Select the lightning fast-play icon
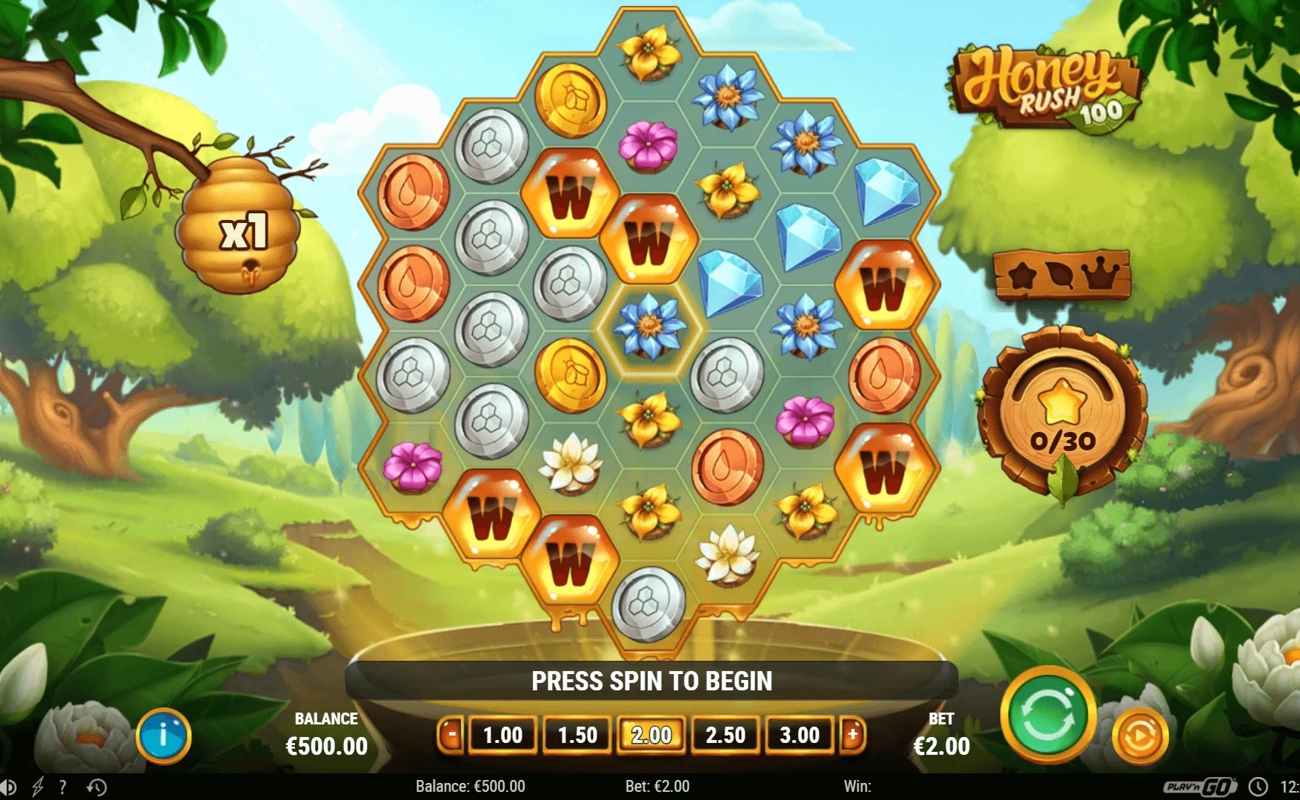Viewport: 1300px width, 800px height. pyautogui.click(x=37, y=787)
